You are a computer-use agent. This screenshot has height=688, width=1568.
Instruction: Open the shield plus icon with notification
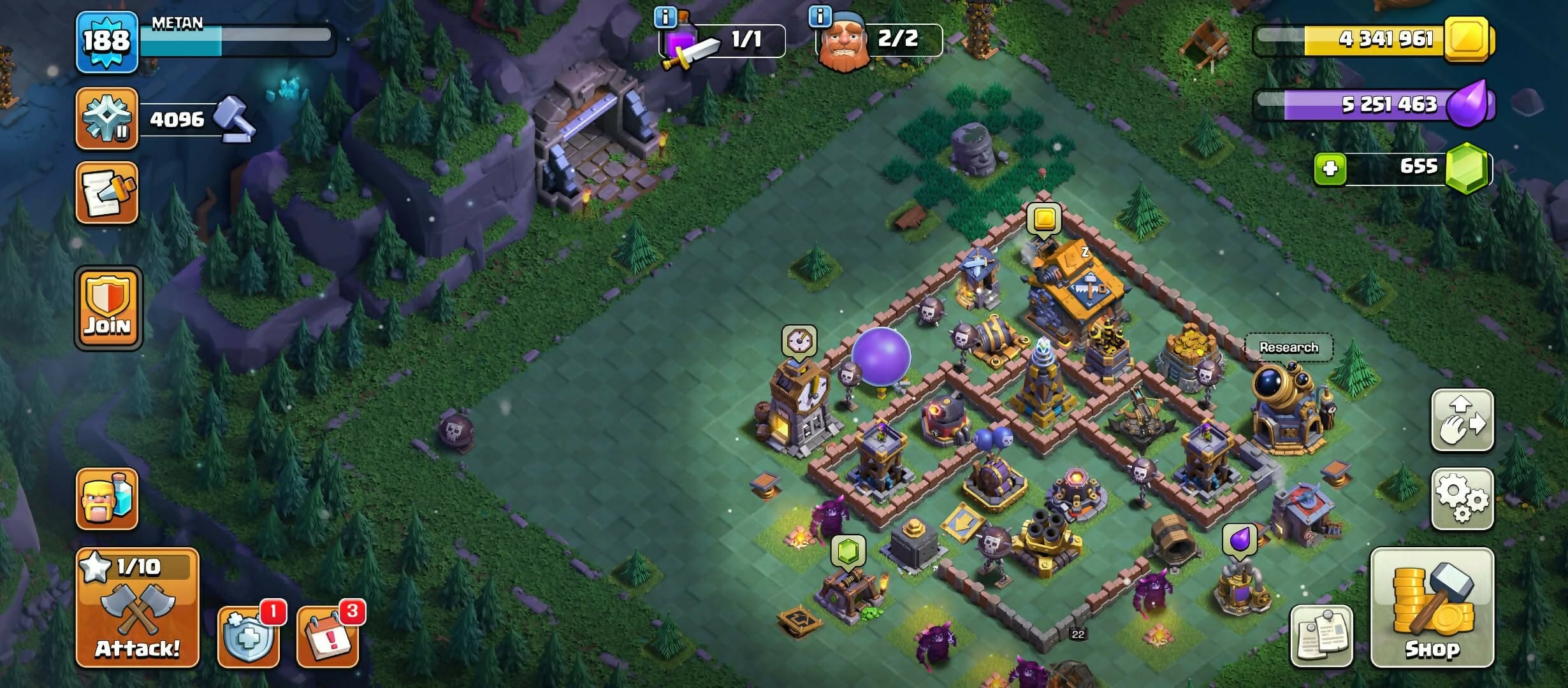pos(249,636)
